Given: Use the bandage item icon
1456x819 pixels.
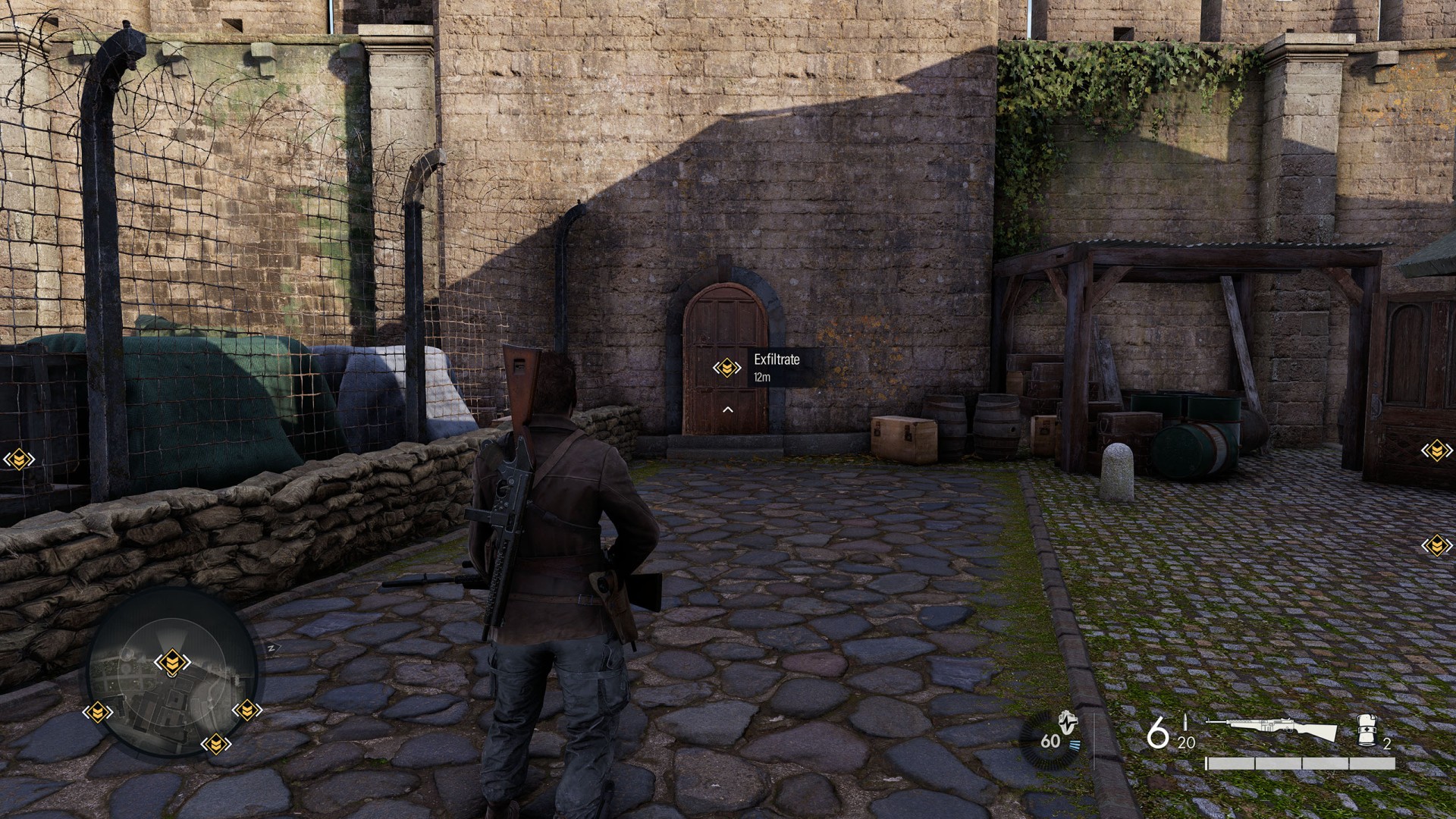Looking at the screenshot, I should pos(1366,730).
